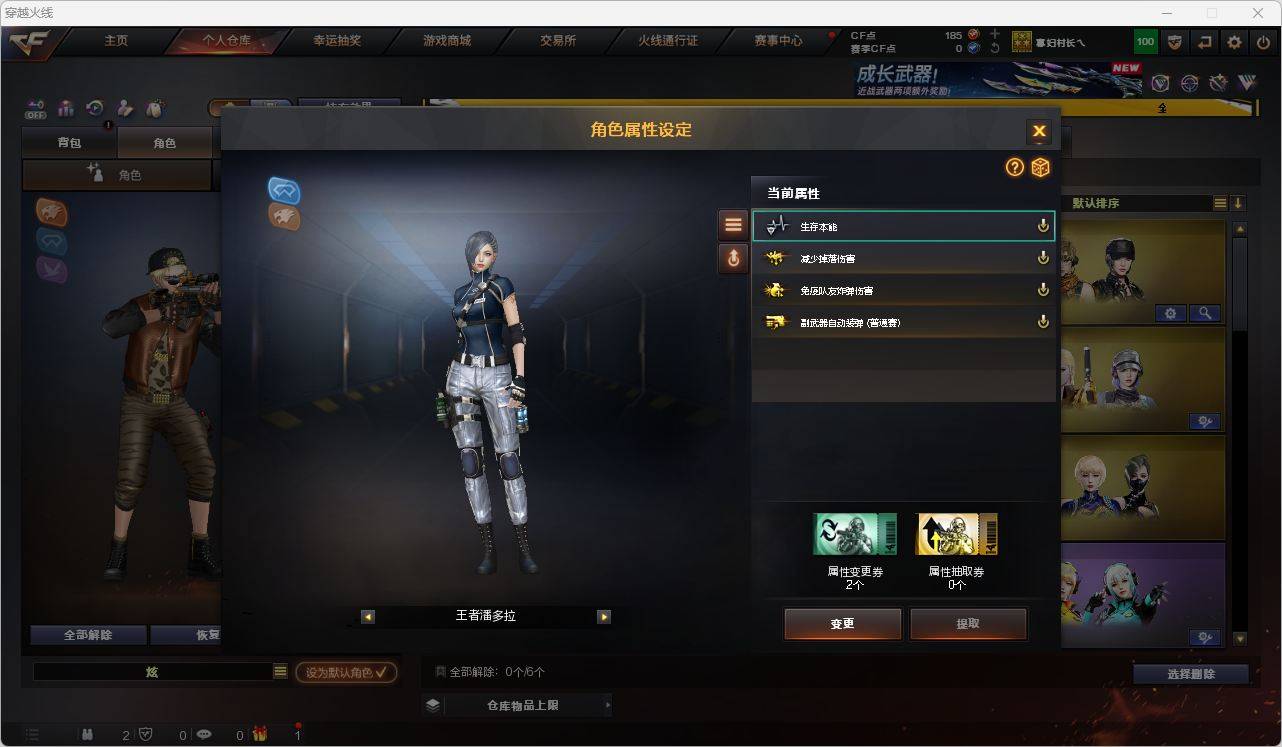The height and width of the screenshot is (747, 1282).
Task: Toggle the OFF switch above the backpack tab
Action: pyautogui.click(x=35, y=110)
